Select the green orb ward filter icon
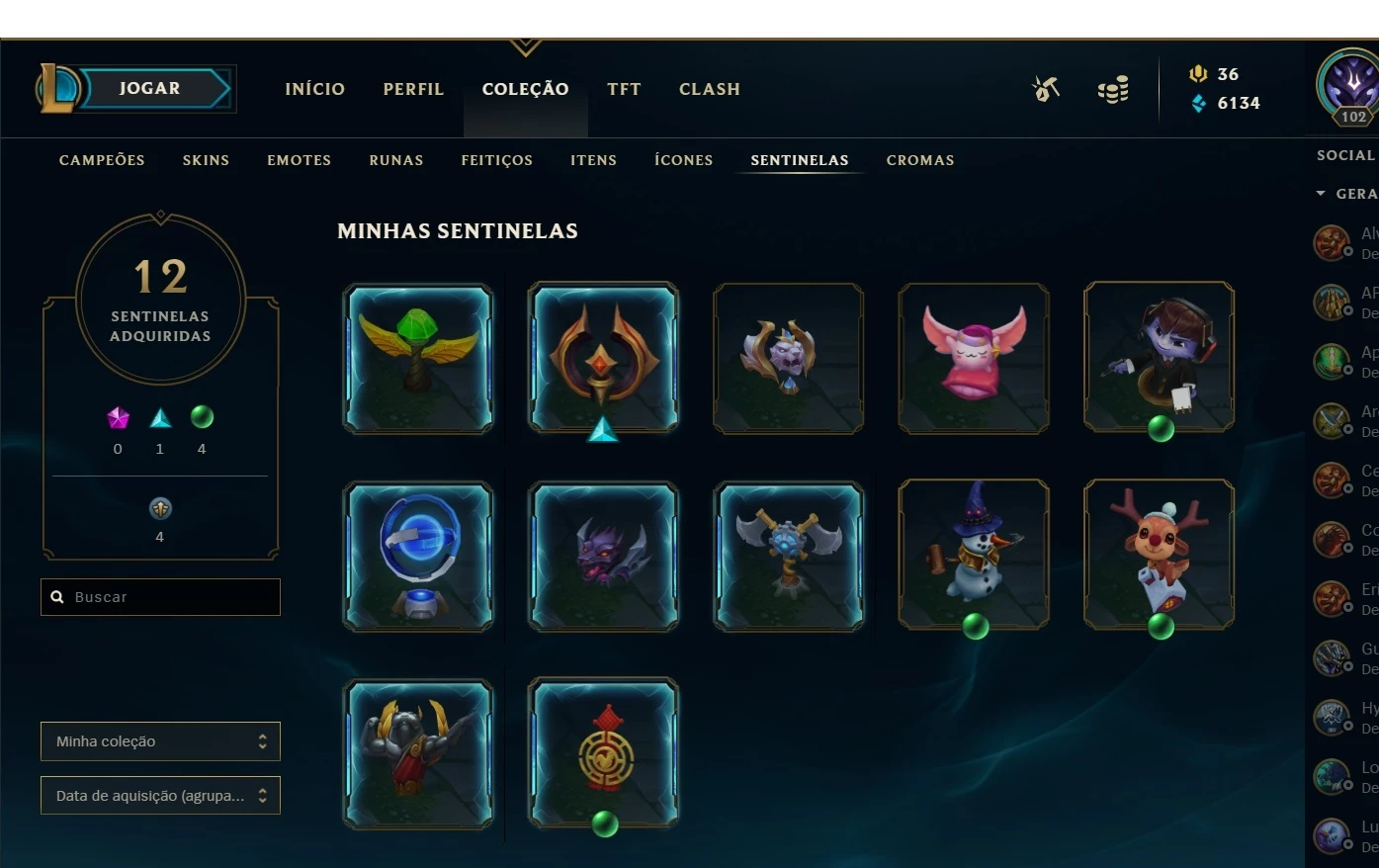 tap(202, 417)
